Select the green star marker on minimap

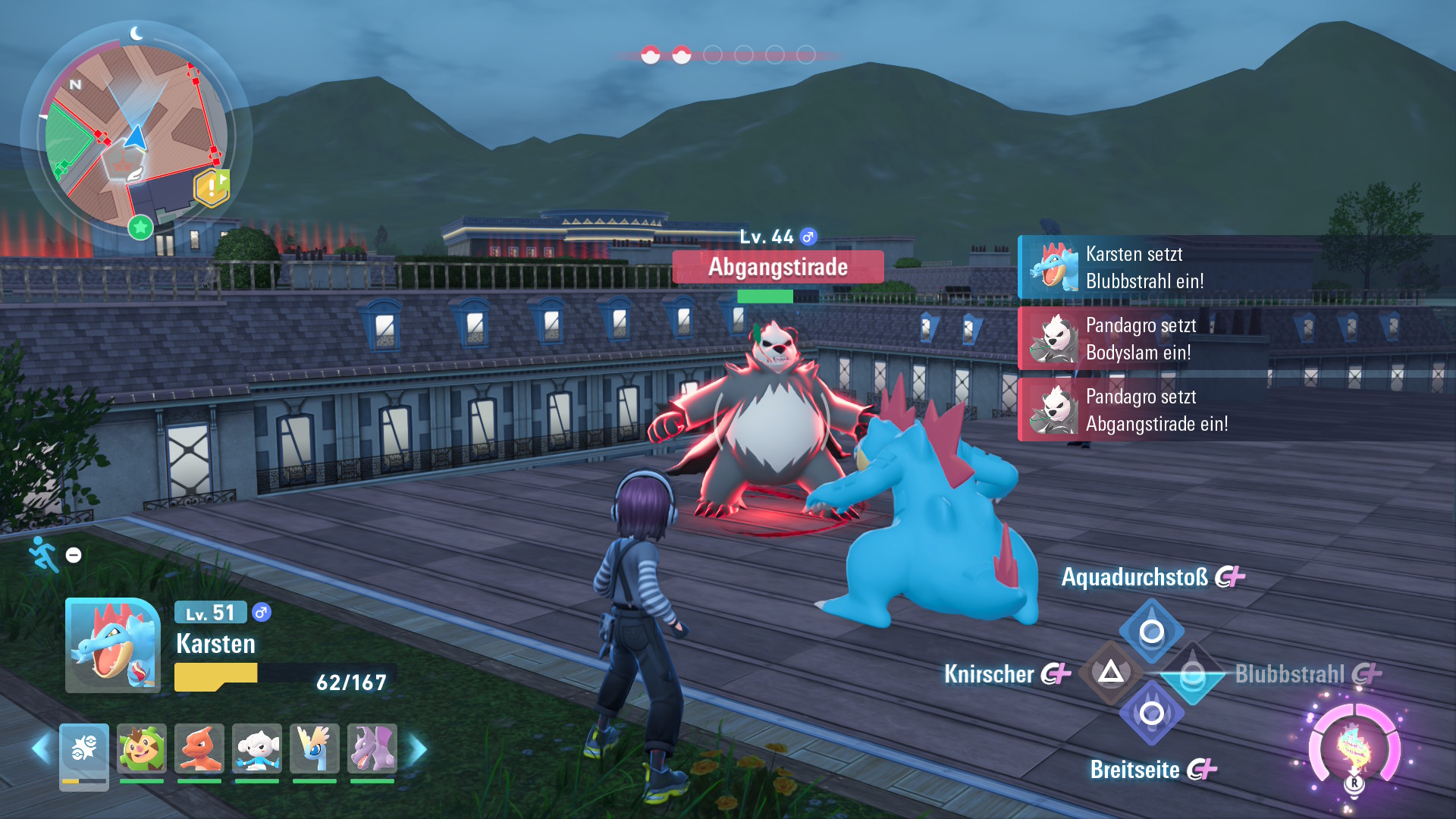[x=140, y=227]
